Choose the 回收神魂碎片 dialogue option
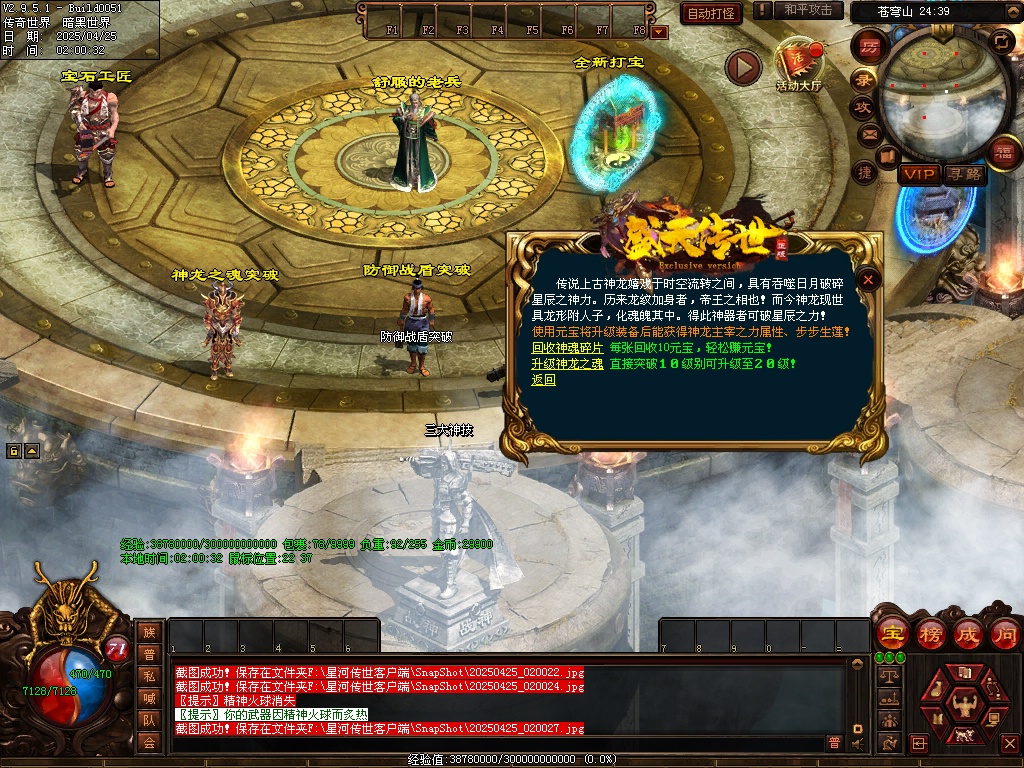This screenshot has height=768, width=1024. 567,348
